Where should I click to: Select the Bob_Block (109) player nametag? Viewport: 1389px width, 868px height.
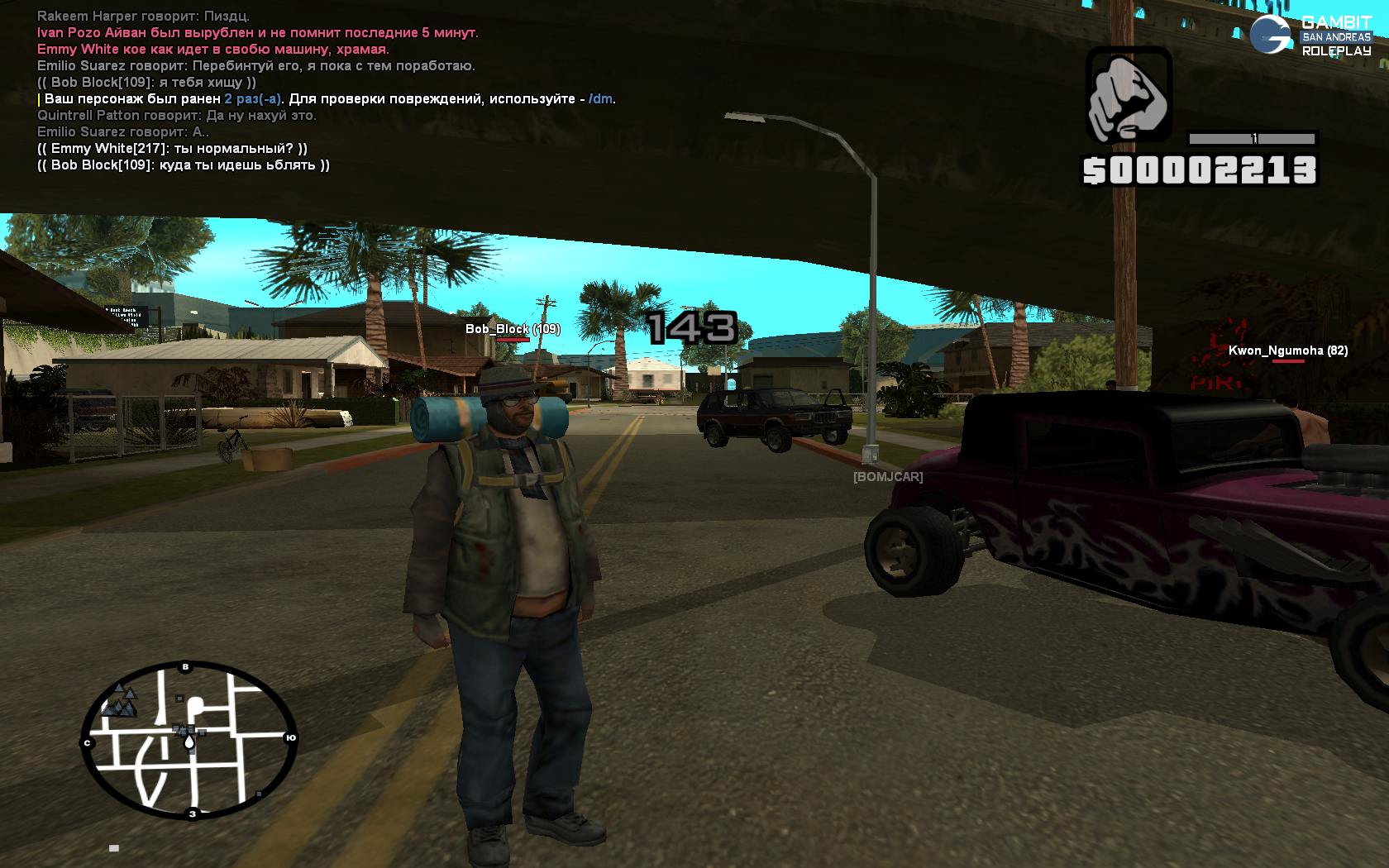click(x=513, y=329)
